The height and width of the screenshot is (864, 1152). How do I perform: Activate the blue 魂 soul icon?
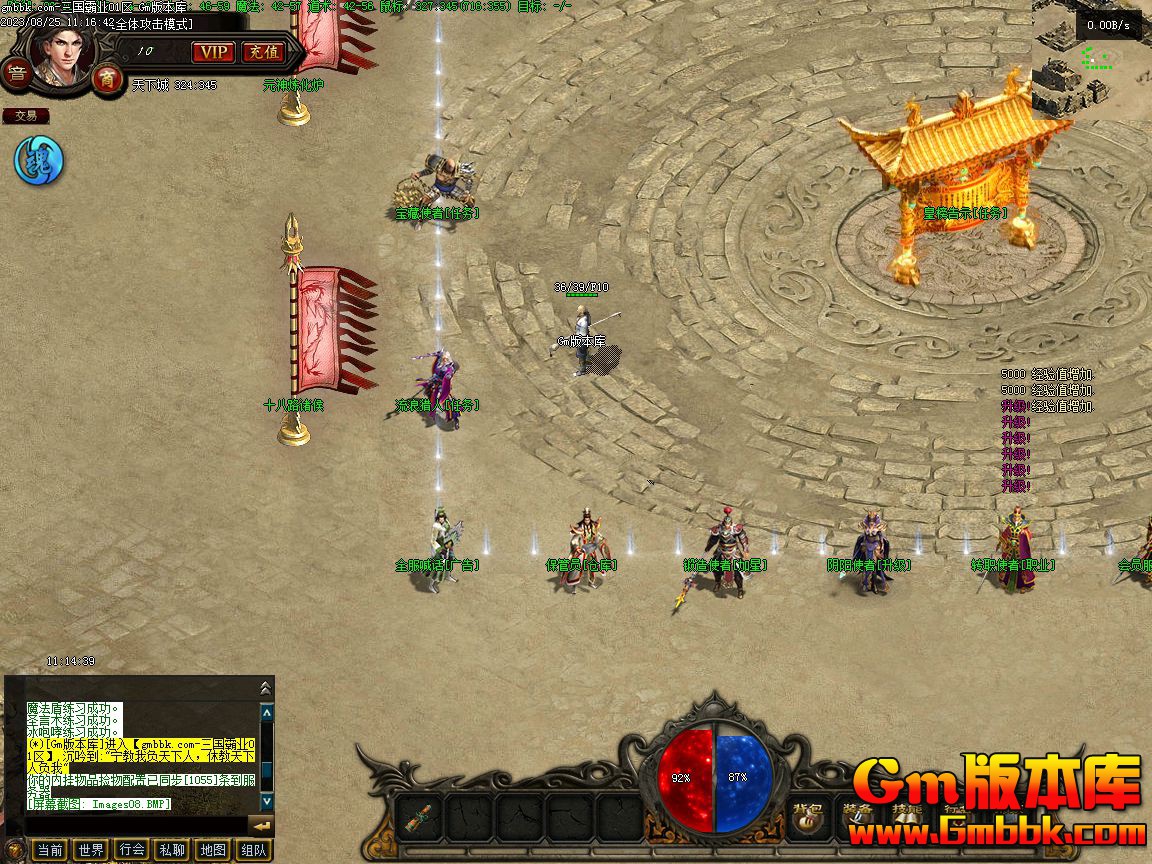pos(38,160)
